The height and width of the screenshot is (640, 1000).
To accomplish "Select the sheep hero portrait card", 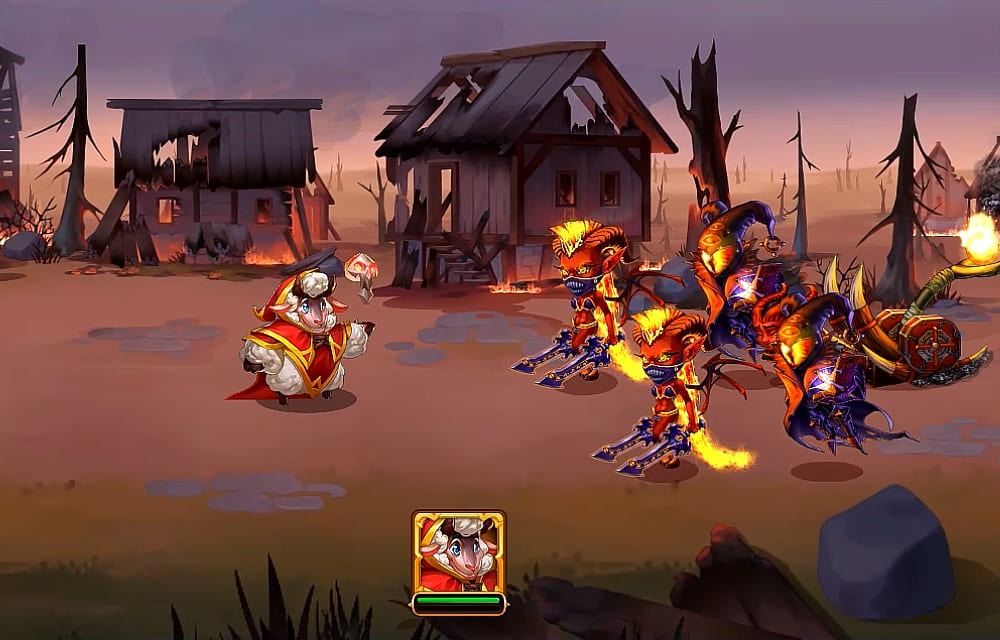I will [458, 552].
